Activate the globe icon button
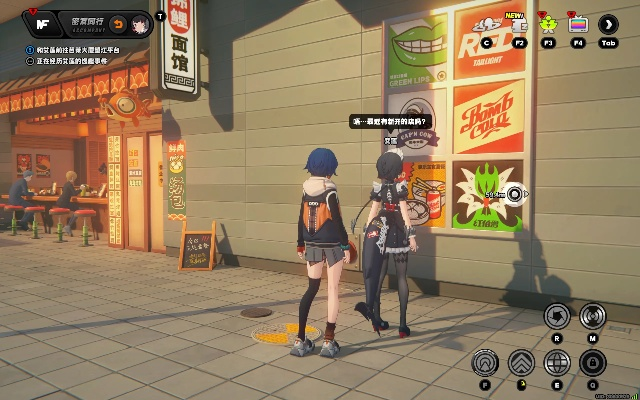 [x=556, y=362]
